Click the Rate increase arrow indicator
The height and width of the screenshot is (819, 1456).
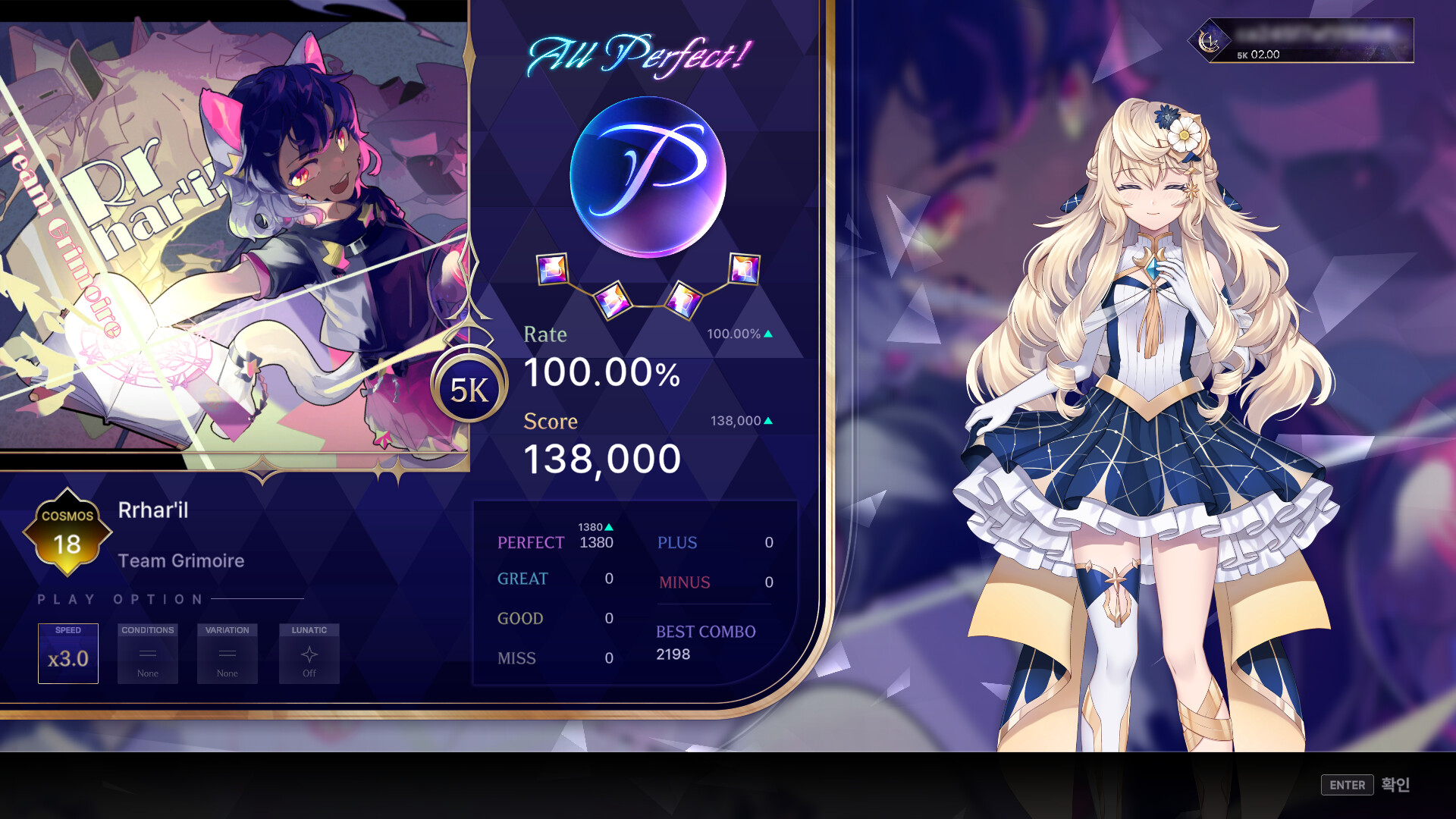point(767,332)
